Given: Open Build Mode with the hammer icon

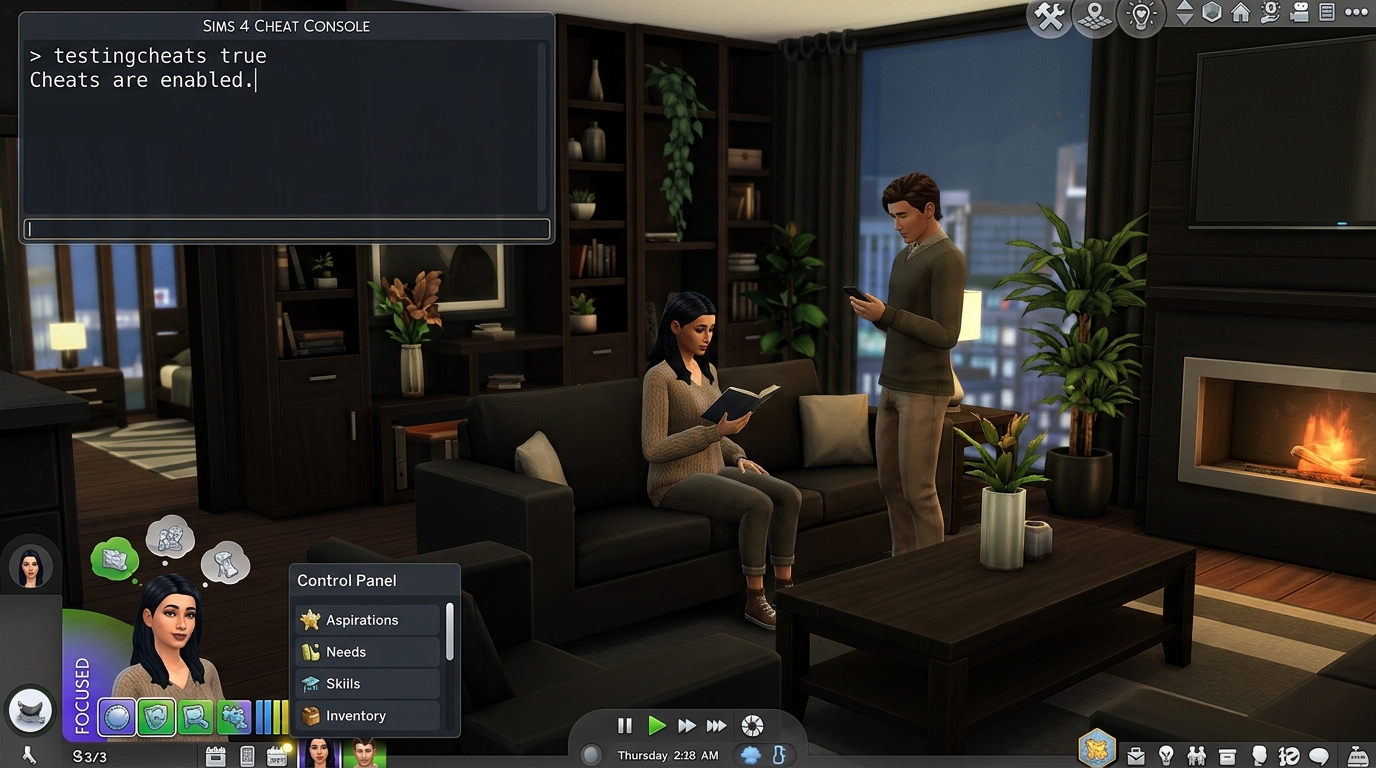Looking at the screenshot, I should [1049, 16].
